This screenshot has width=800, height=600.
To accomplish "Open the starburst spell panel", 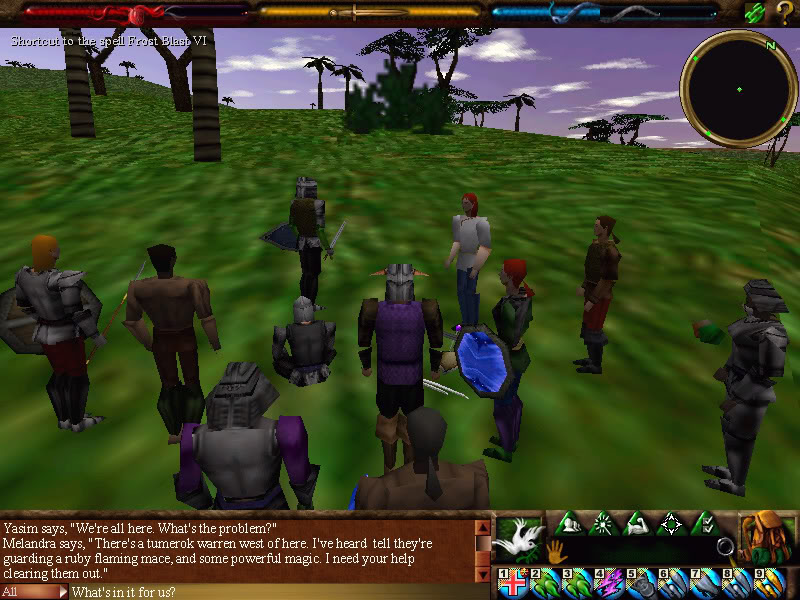I will 603,523.
